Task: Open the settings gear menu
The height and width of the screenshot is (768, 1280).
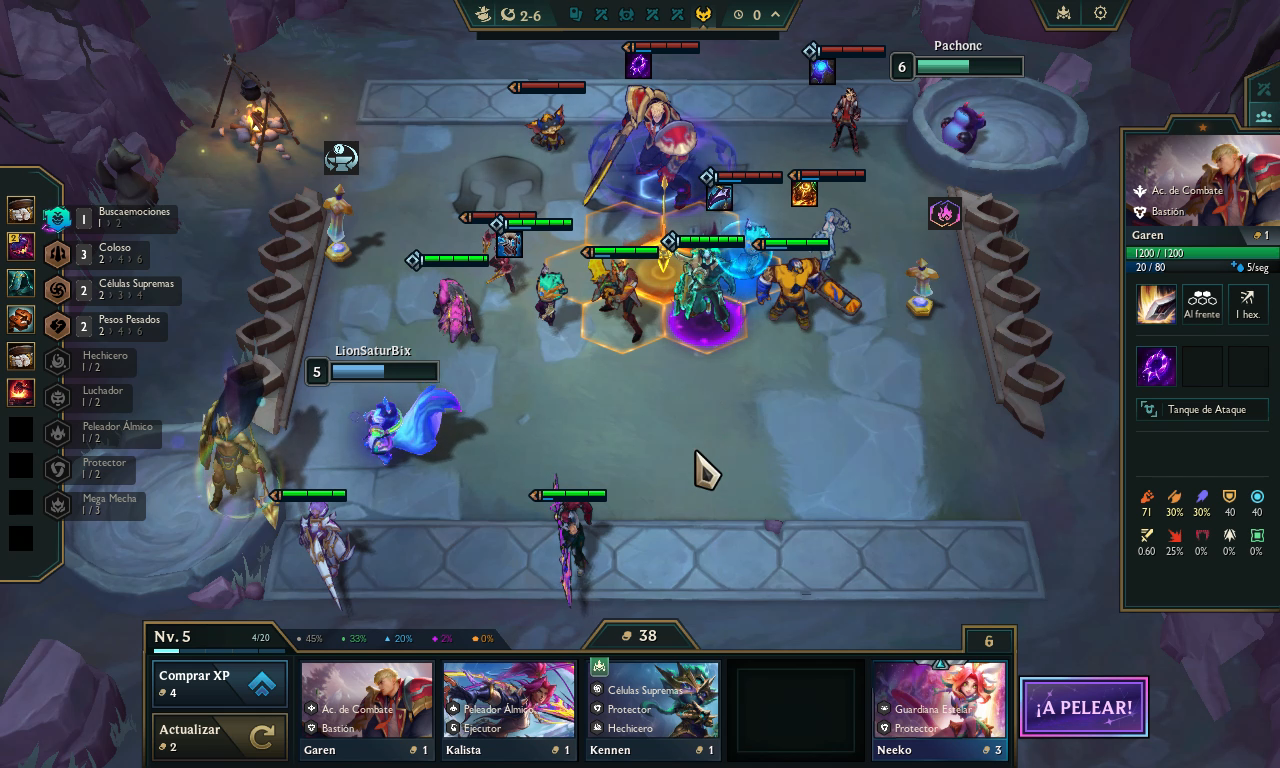Action: (1098, 14)
